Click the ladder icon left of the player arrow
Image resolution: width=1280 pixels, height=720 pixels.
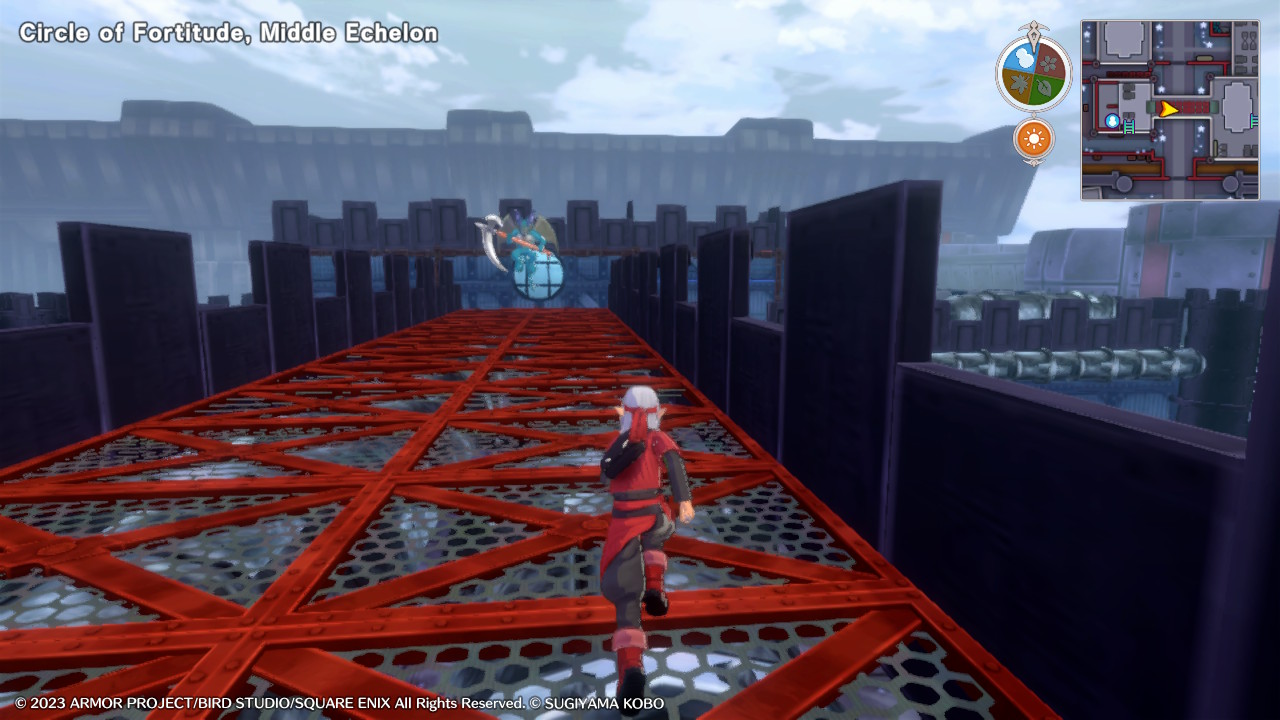click(1130, 125)
